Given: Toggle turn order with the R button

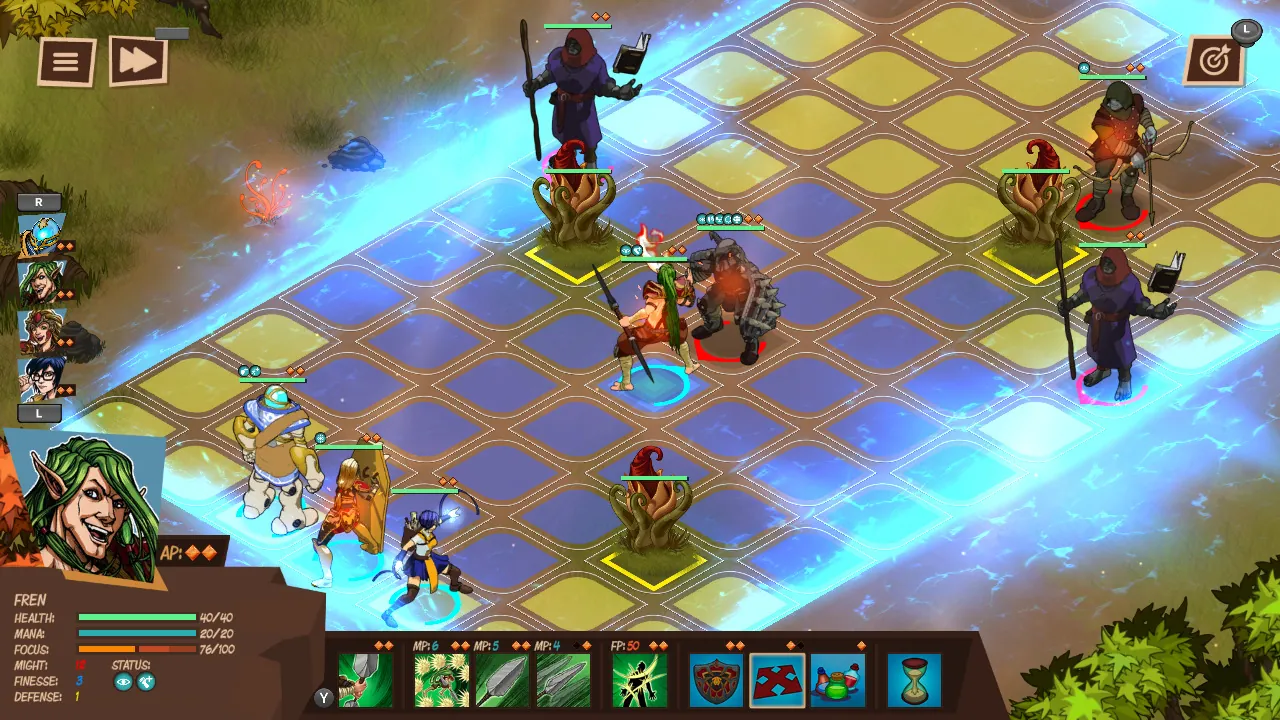Looking at the screenshot, I should (x=37, y=203).
